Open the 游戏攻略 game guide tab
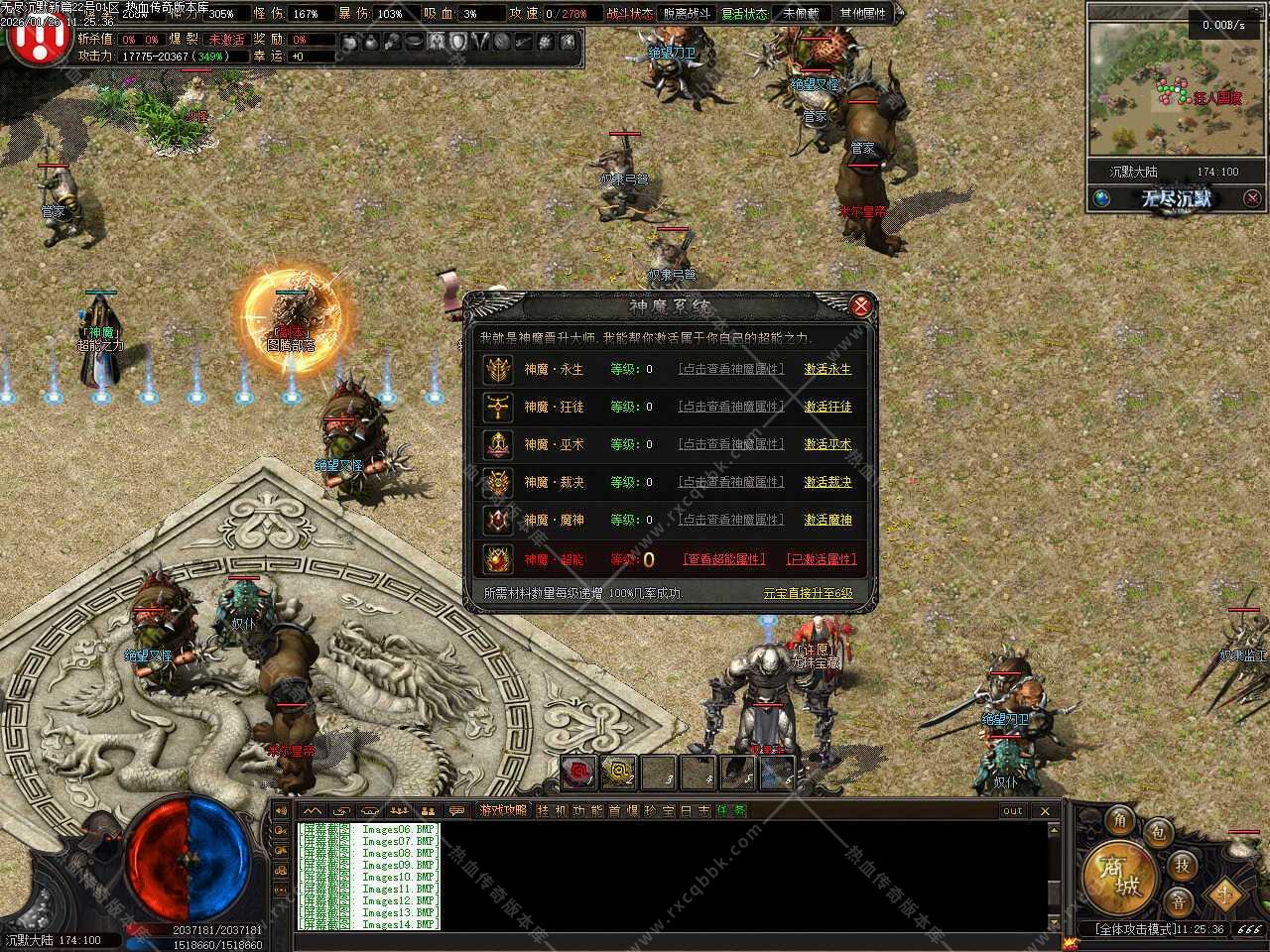1270x952 pixels. click(x=503, y=810)
